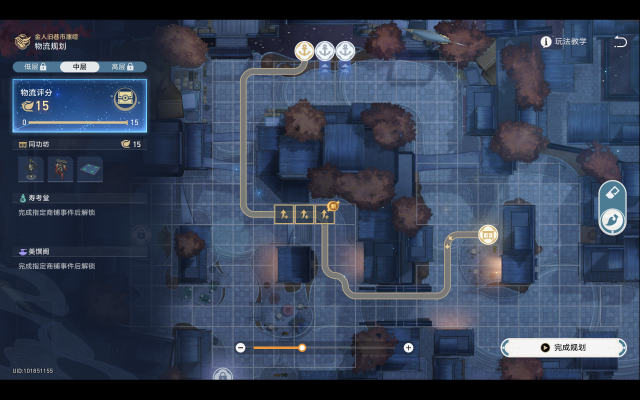Select the pen drawing tool
Image resolution: width=640 pixels, height=400 pixels.
pos(611,220)
